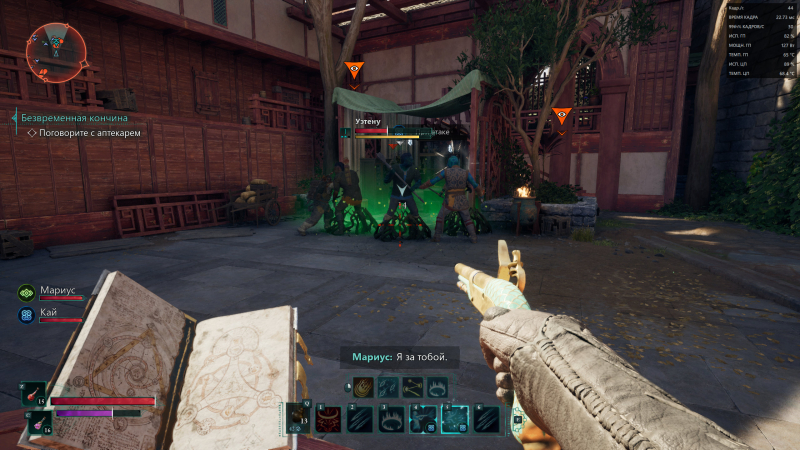Viewport: 800px width, 450px height.
Task: Activate the rifle shot companion ability
Action: pyautogui.click(x=424, y=419)
